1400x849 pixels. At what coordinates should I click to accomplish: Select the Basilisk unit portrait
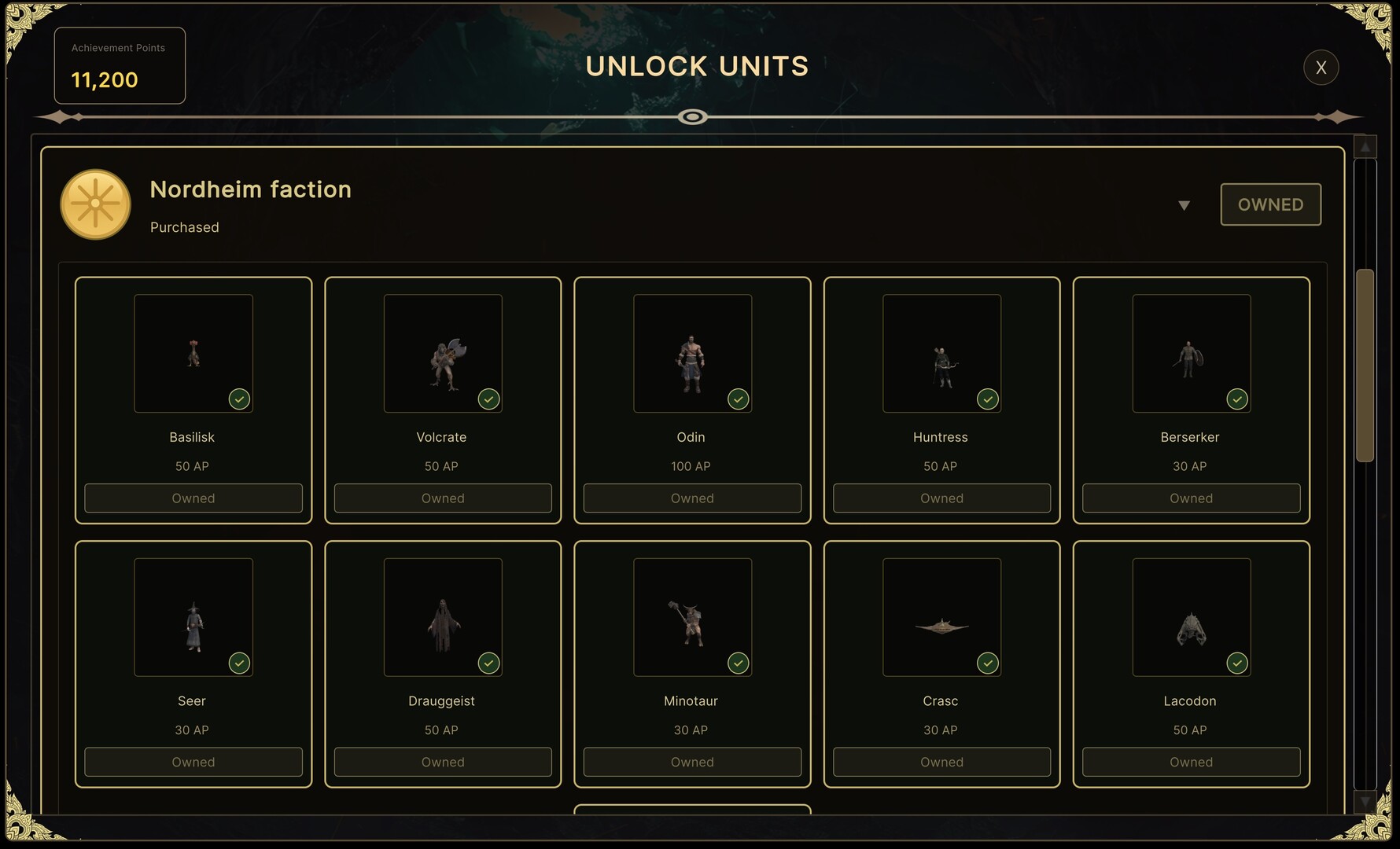(x=193, y=353)
